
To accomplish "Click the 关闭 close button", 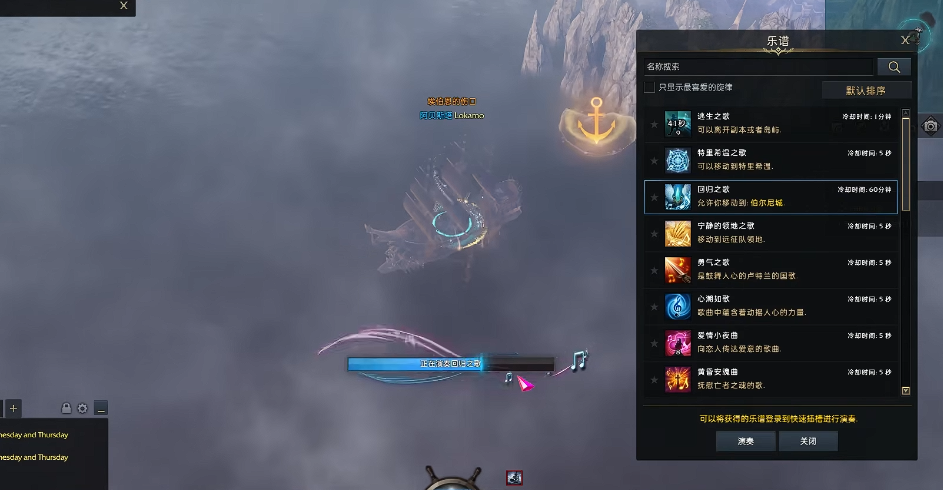I will pos(807,441).
